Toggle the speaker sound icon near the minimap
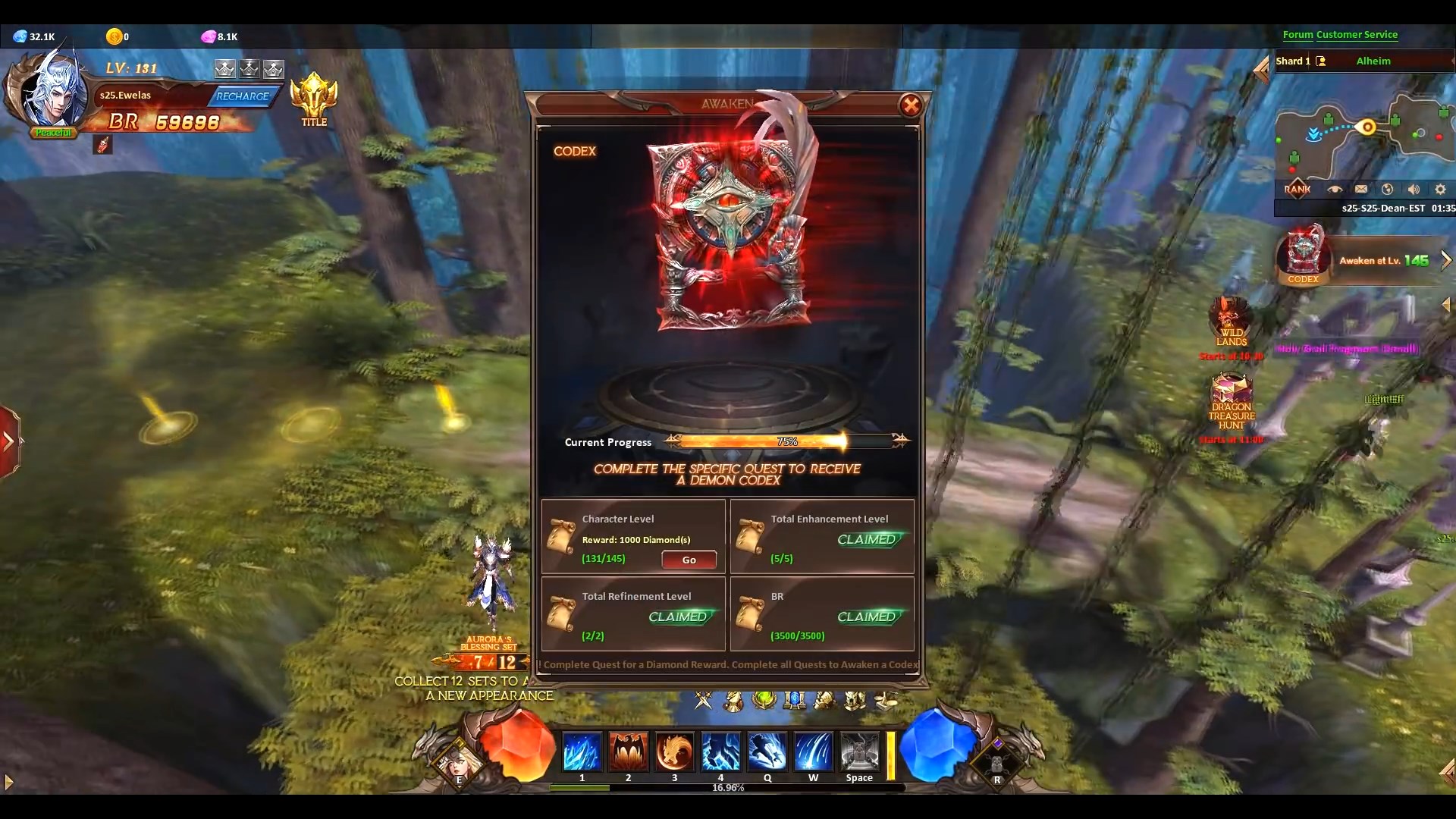Screen dimensions: 1456x819 tap(1413, 189)
